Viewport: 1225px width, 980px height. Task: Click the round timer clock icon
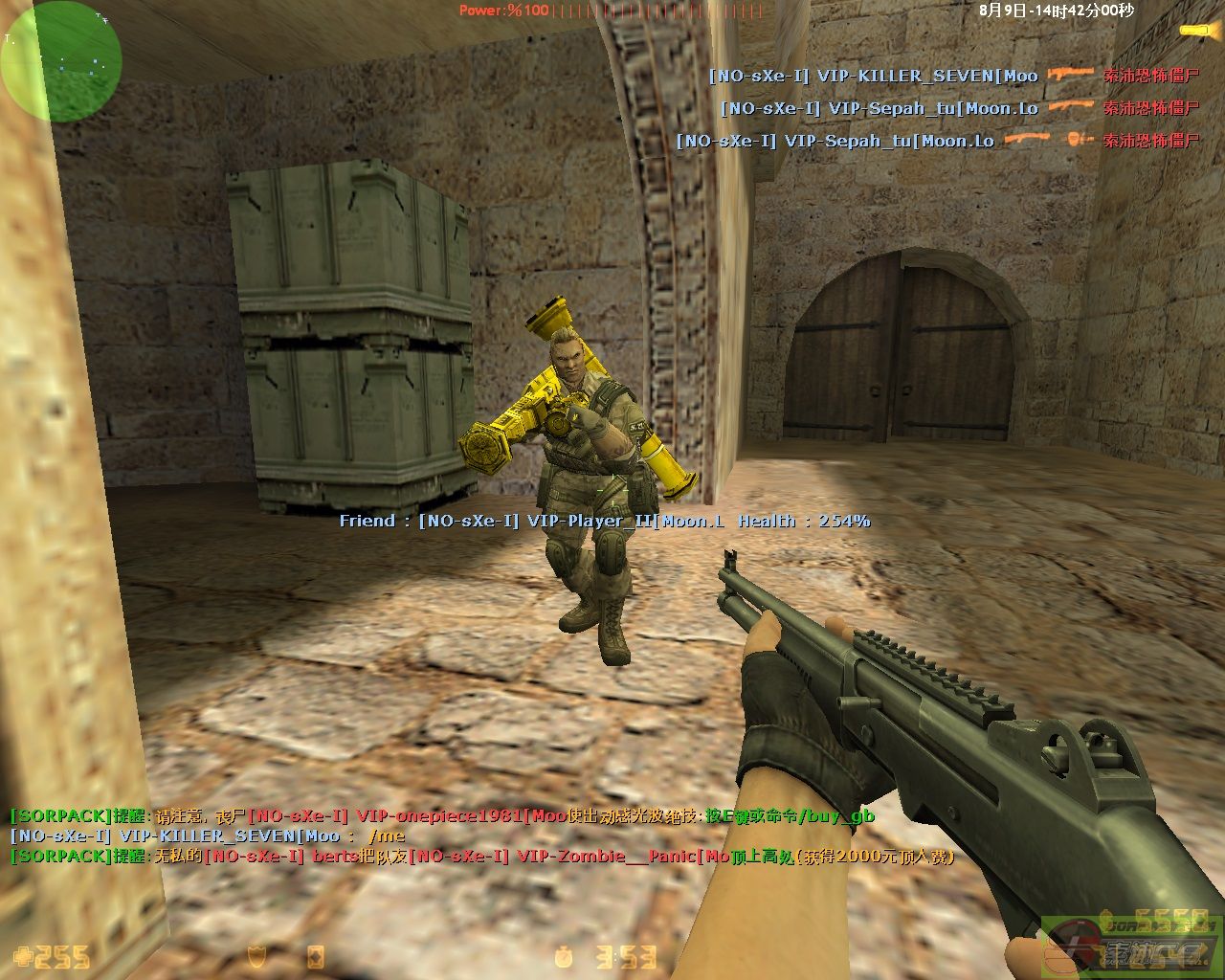(x=565, y=956)
